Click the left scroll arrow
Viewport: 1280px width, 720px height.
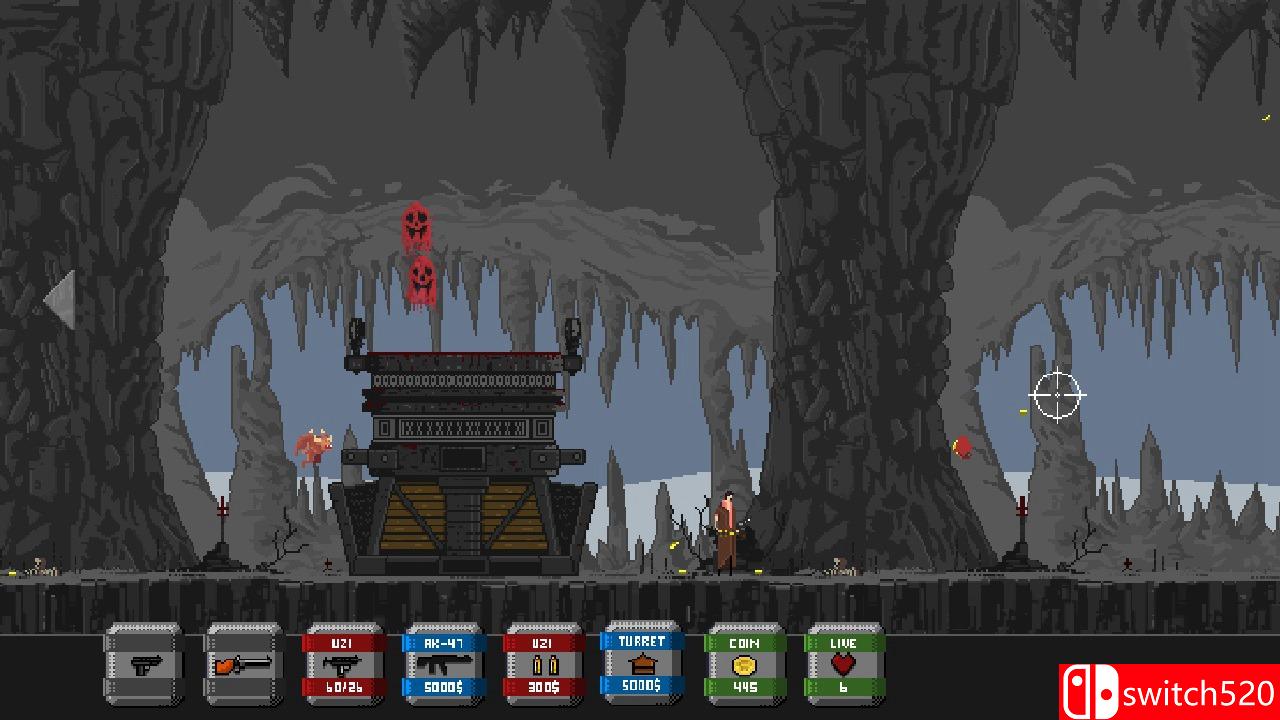point(60,298)
